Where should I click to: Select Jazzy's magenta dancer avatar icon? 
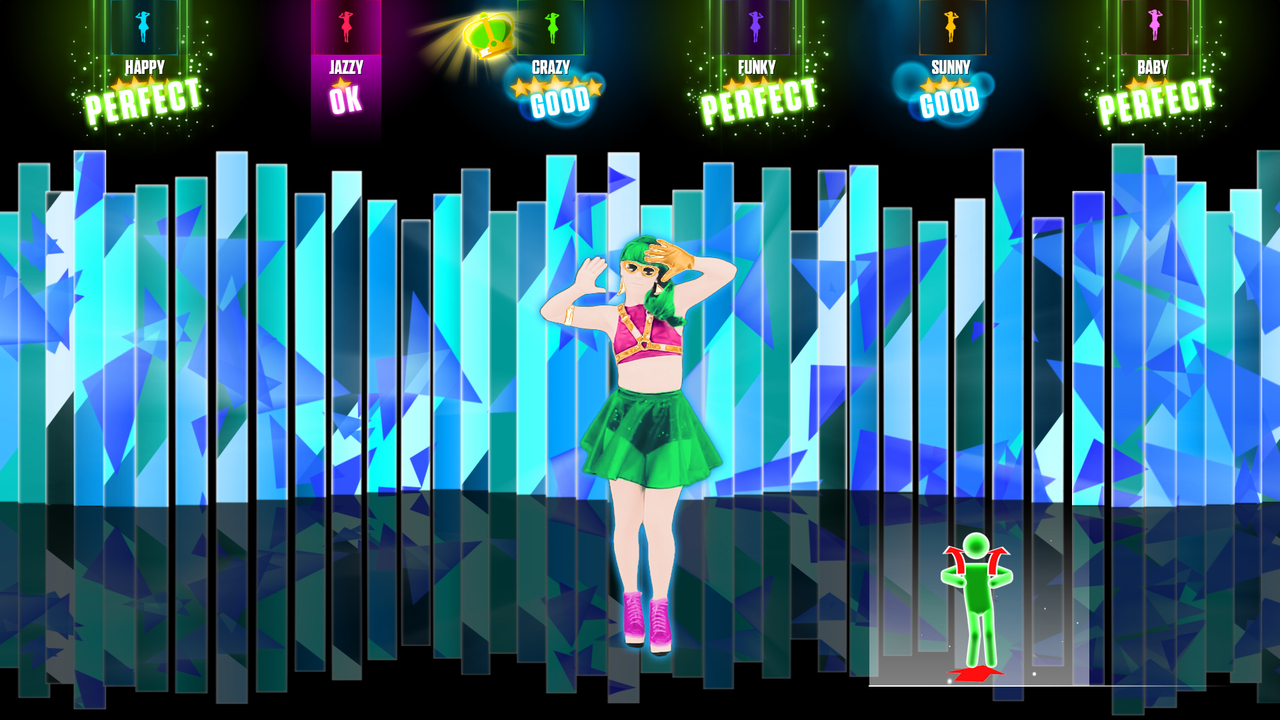pyautogui.click(x=347, y=25)
